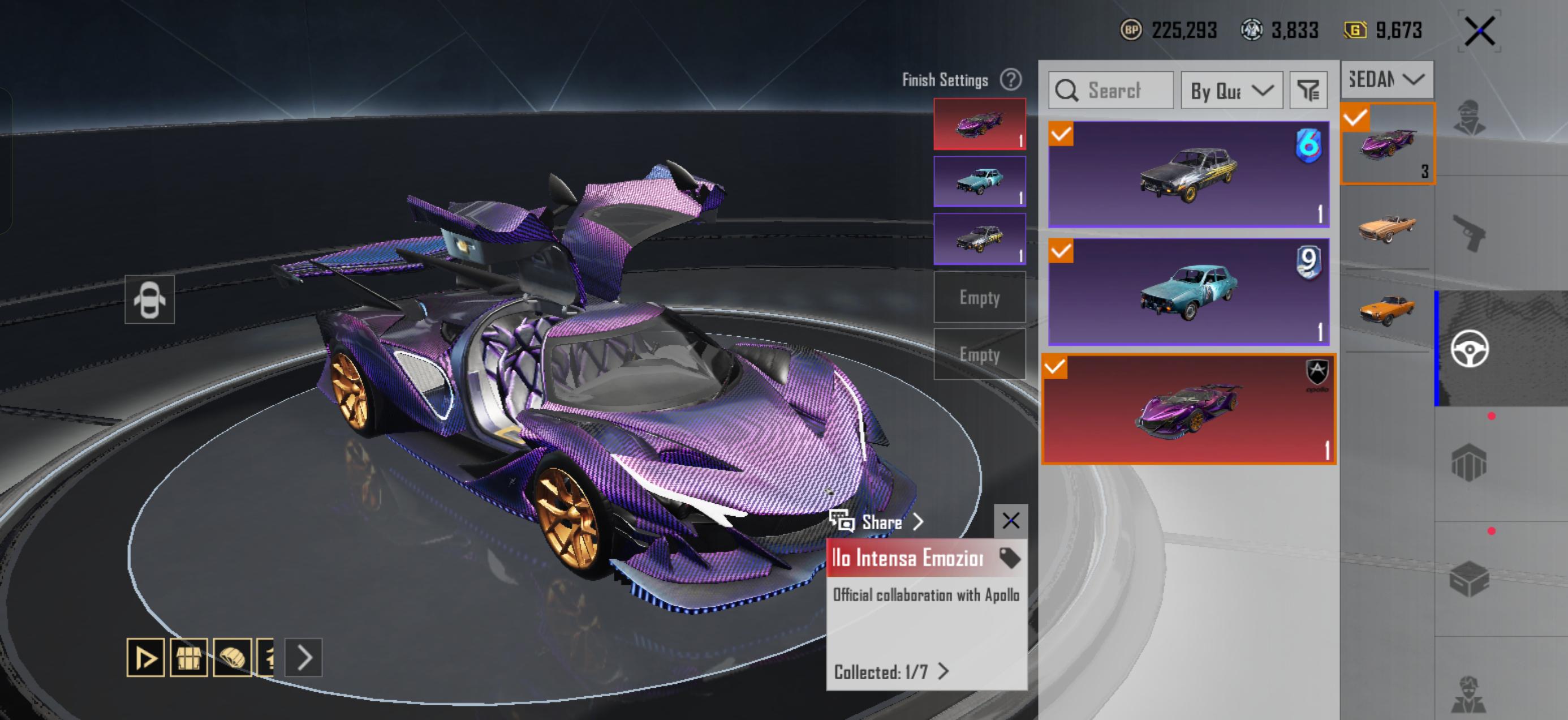Open the Finish Settings help icon
1568x720 pixels.
coord(1010,80)
